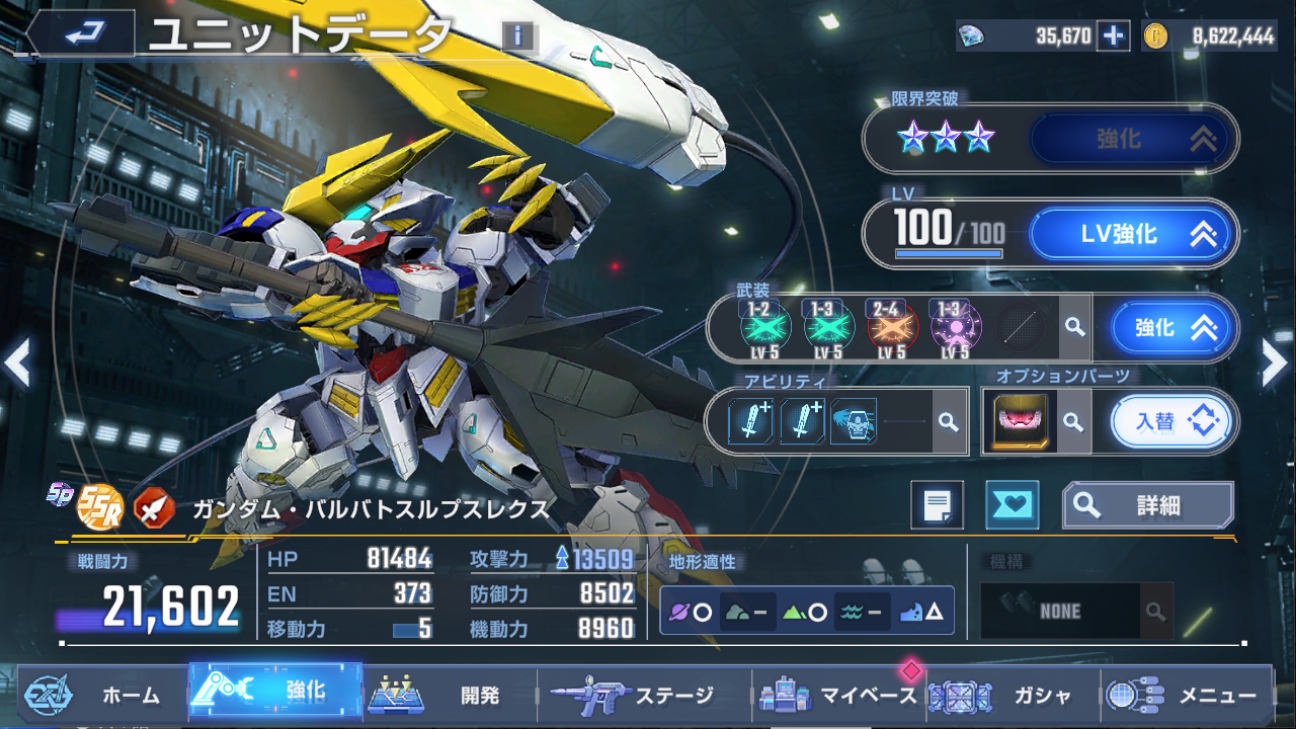The width and height of the screenshot is (1296, 729).
Task: Select the 限界突破 強化 button
Action: tap(1133, 138)
